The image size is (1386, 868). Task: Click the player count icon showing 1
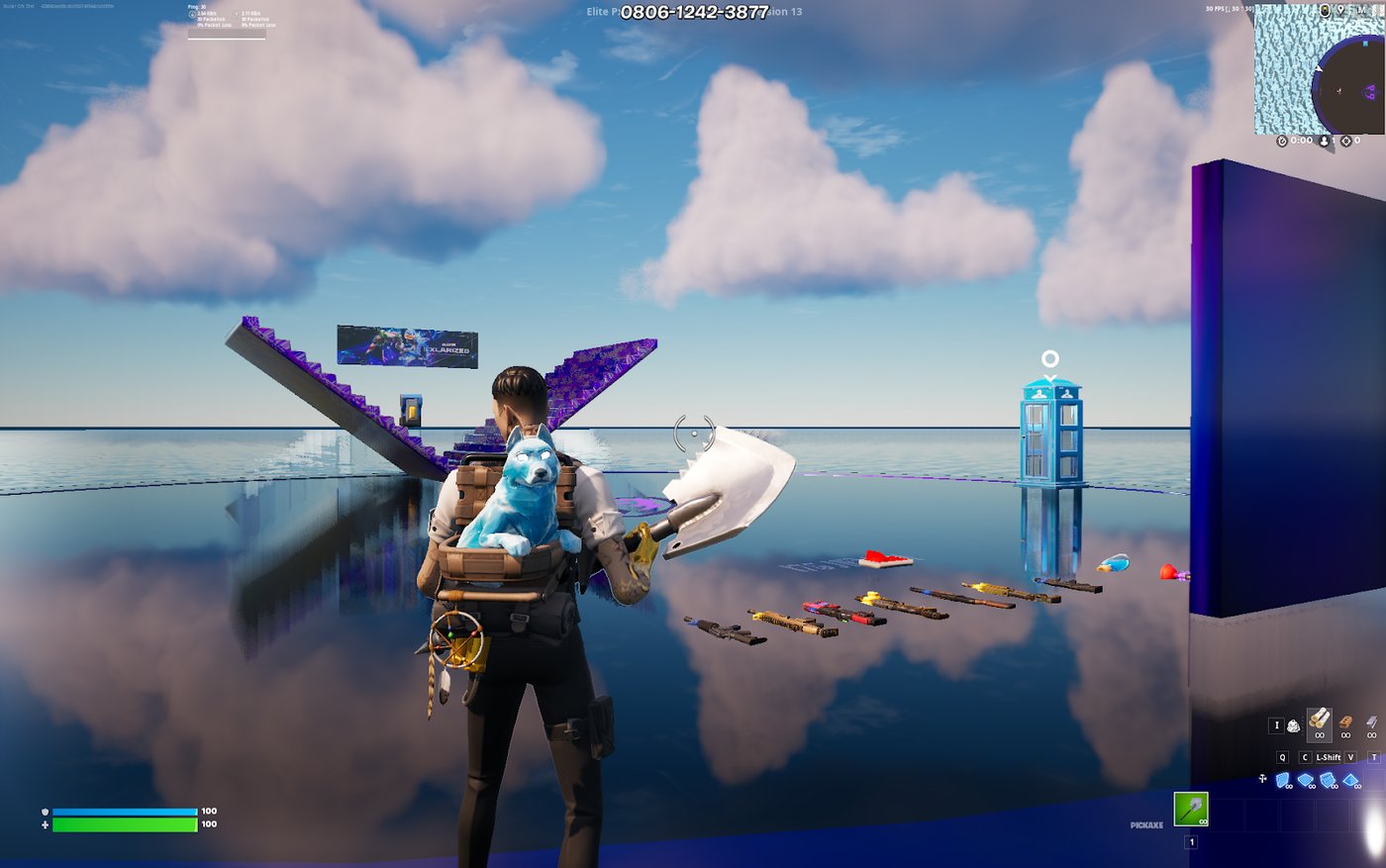[x=1324, y=140]
